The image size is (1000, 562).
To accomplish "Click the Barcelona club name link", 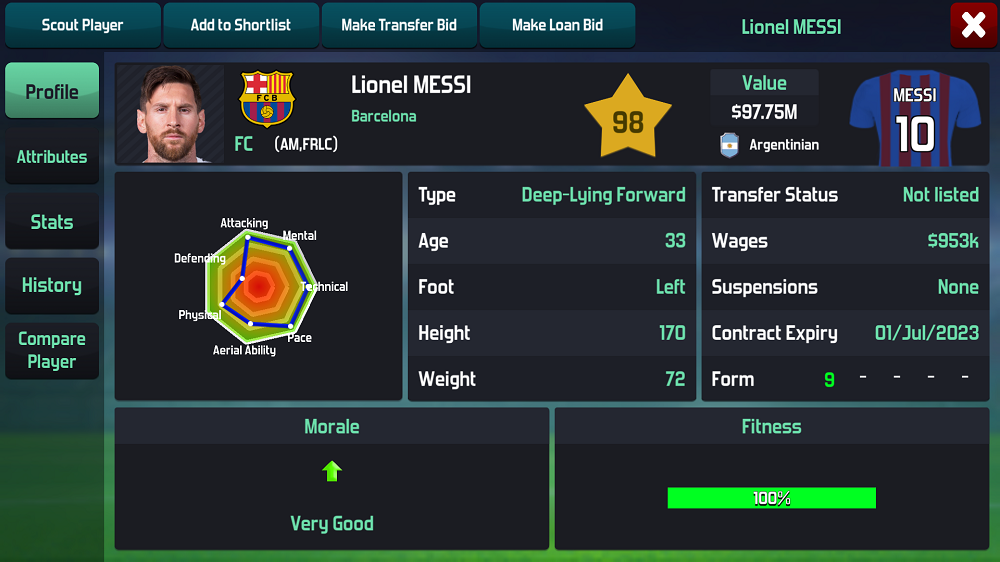I will pos(383,116).
